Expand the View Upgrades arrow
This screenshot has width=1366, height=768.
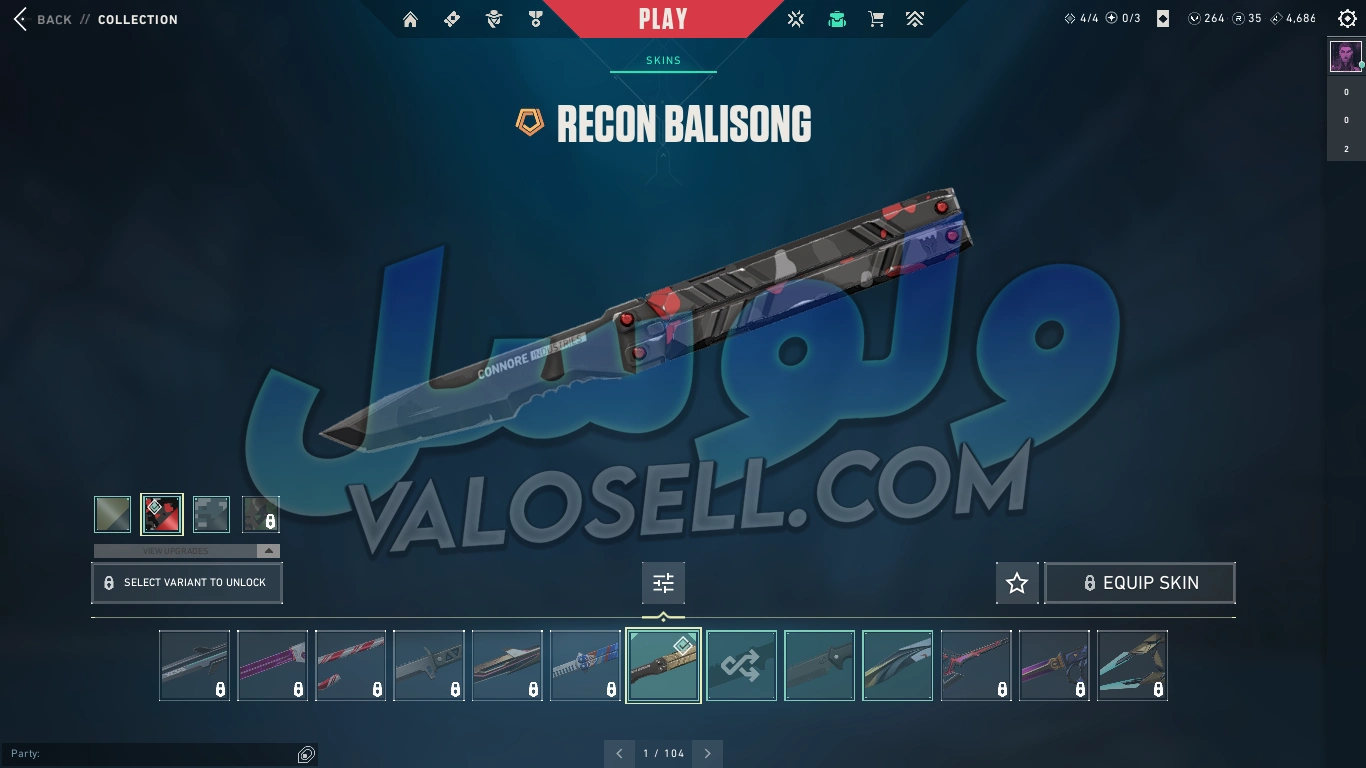pyautogui.click(x=267, y=551)
